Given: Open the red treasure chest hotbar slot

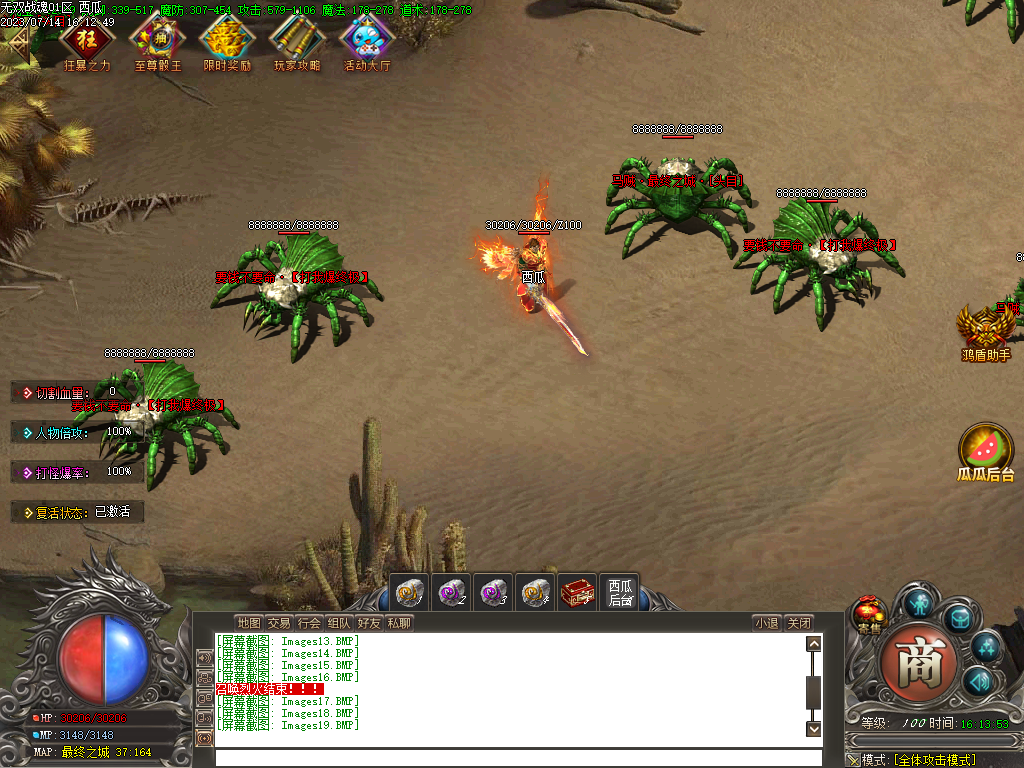Looking at the screenshot, I should tap(577, 593).
